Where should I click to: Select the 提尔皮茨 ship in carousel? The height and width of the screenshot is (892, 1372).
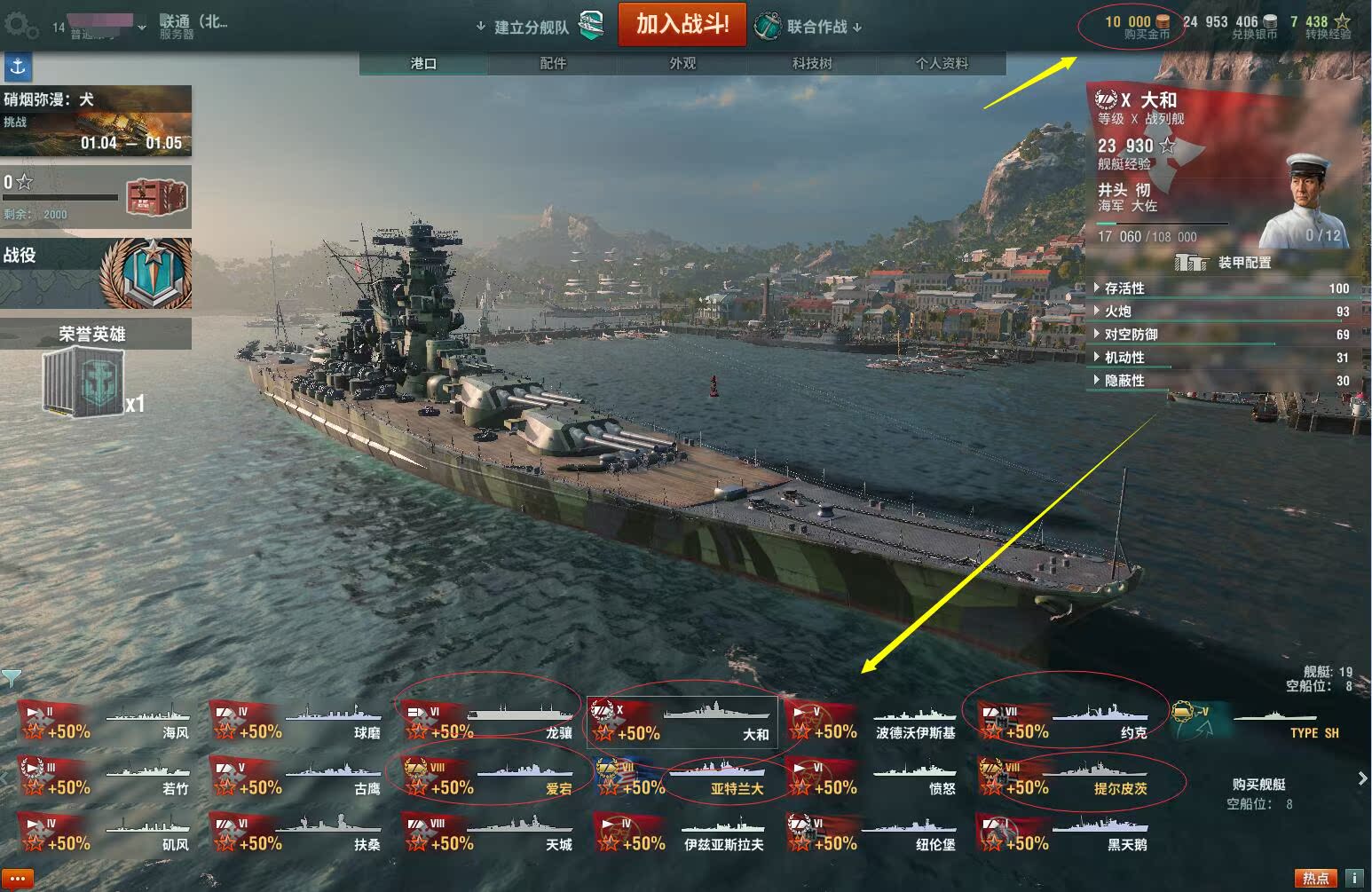(1065, 778)
